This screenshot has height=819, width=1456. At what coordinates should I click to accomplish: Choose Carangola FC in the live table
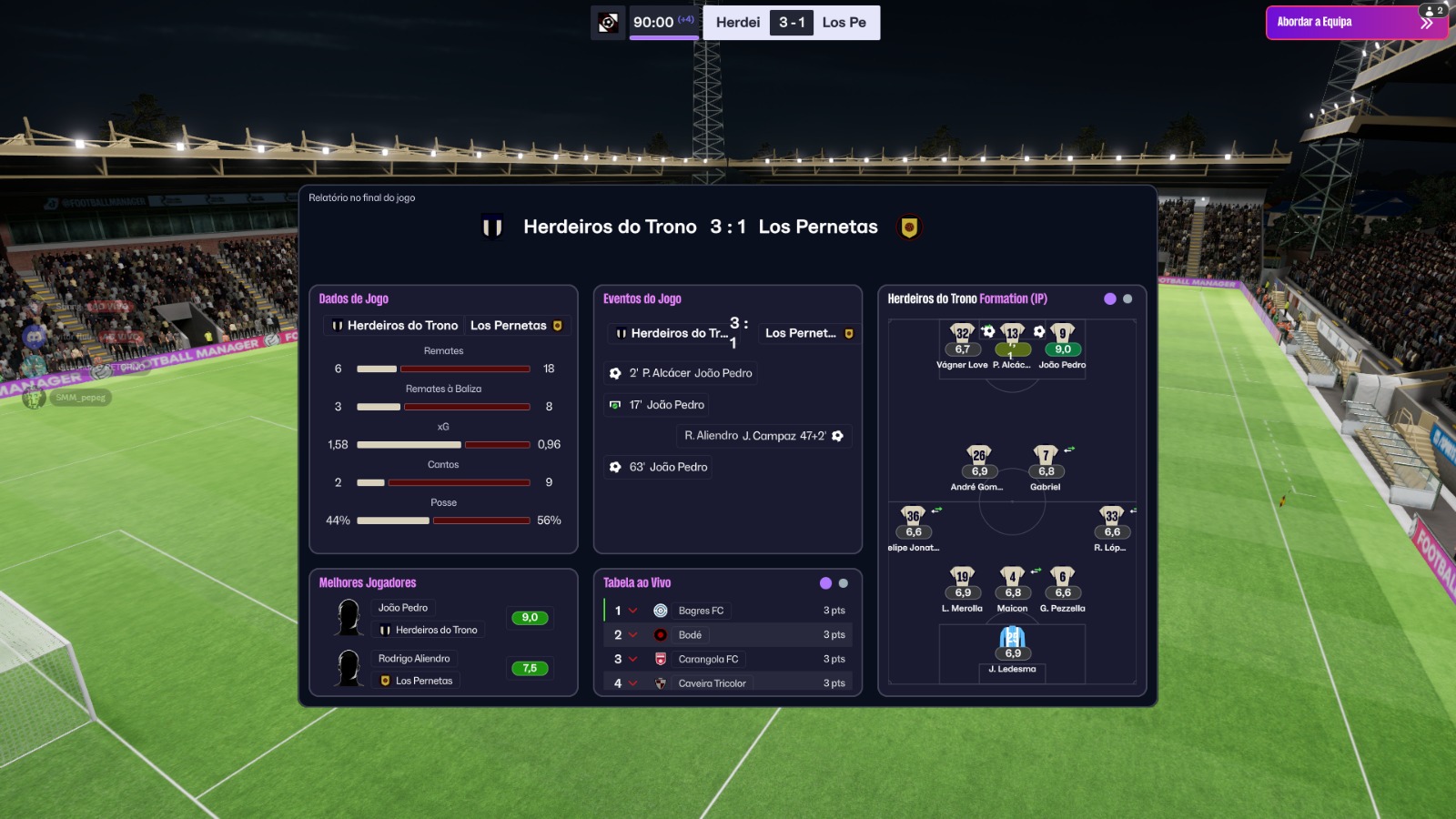pos(708,659)
